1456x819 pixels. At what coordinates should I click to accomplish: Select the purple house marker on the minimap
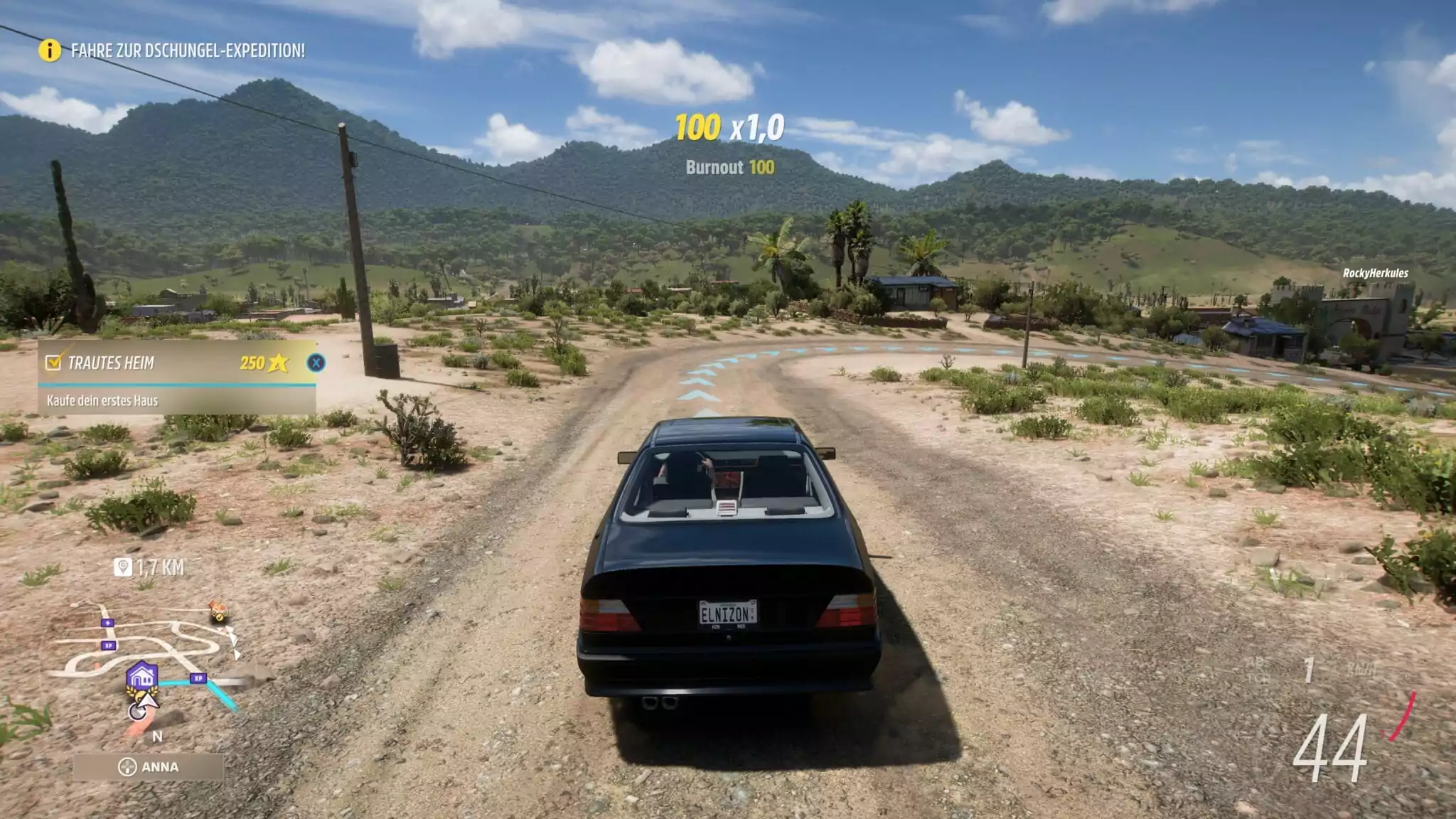click(x=141, y=675)
